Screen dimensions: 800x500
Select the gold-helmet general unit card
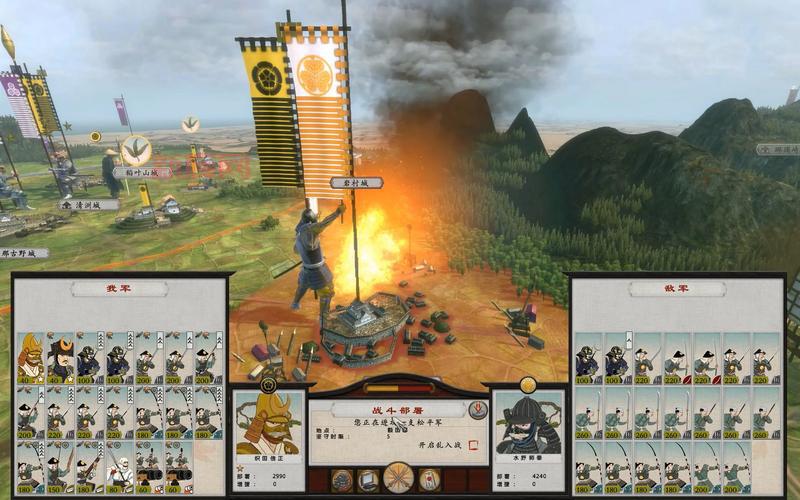pos(30,357)
